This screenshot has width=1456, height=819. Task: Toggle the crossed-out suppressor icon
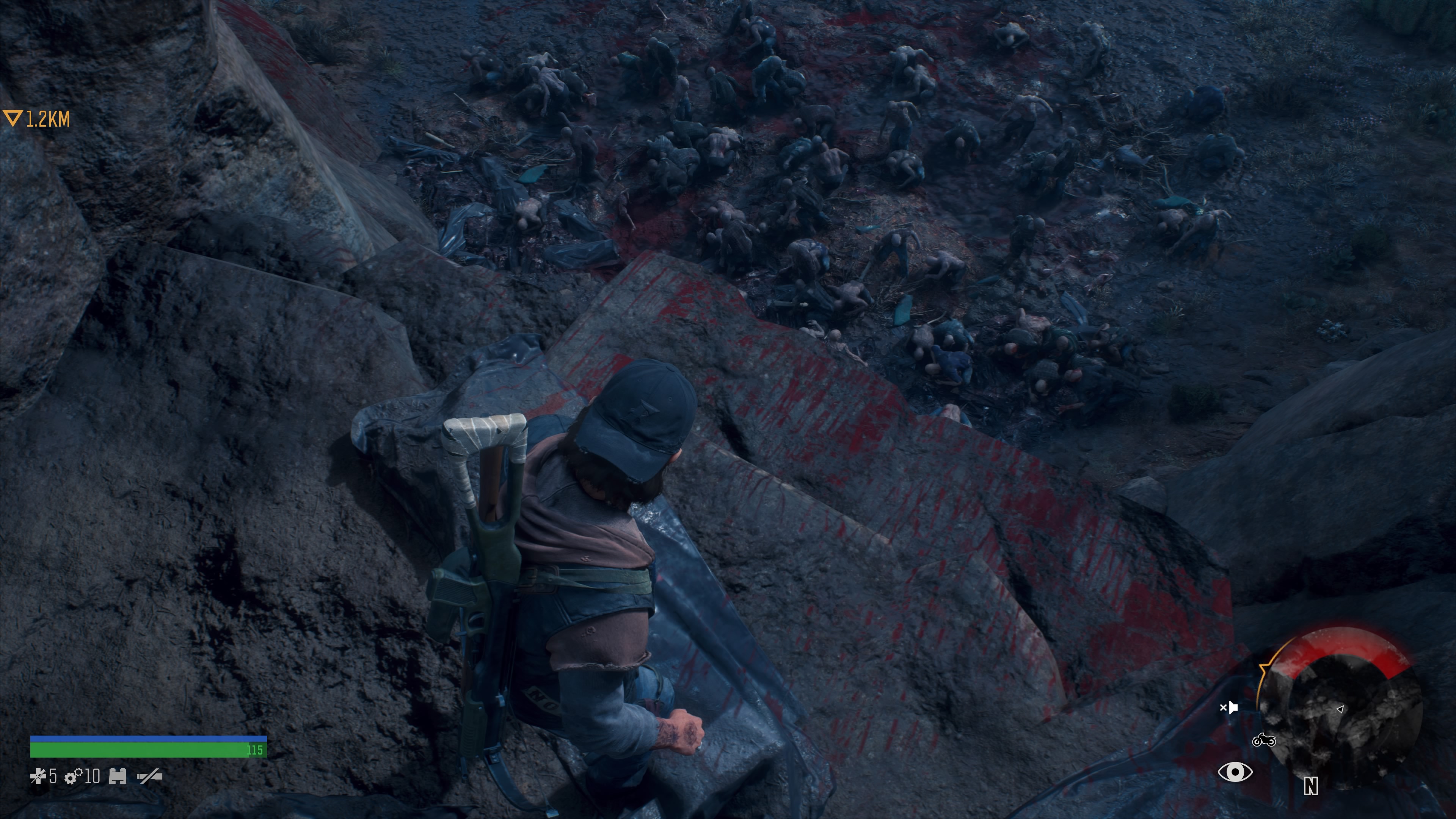pos(149,777)
